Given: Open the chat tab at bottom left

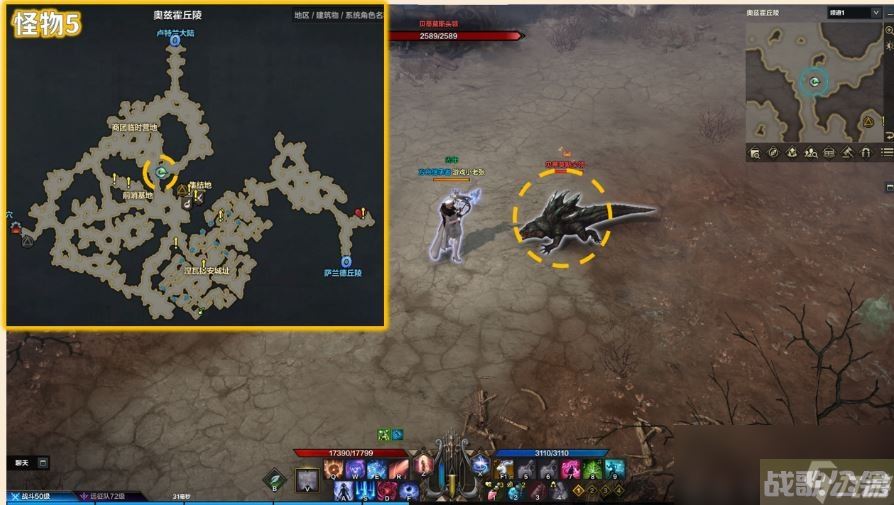Looking at the screenshot, I should 22,463.
